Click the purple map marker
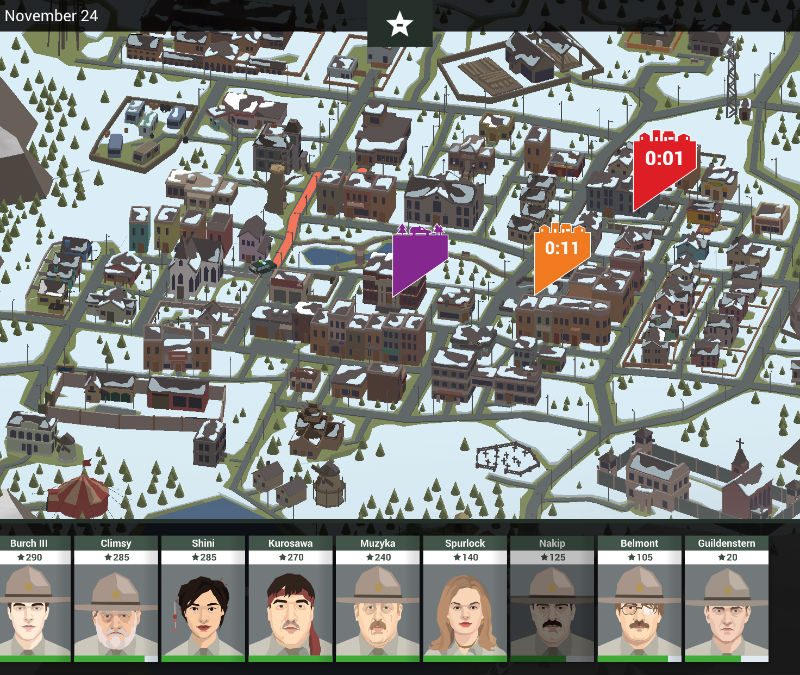 (419, 254)
